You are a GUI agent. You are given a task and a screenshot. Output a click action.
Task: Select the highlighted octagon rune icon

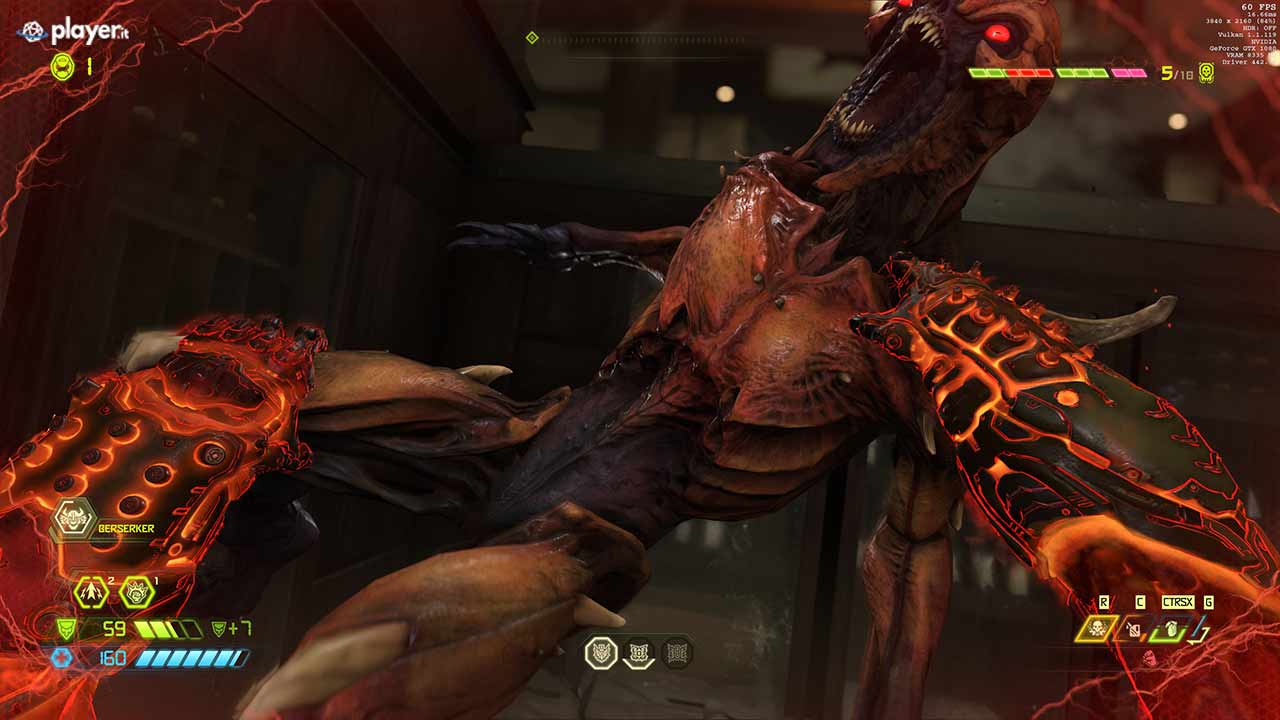click(x=602, y=653)
